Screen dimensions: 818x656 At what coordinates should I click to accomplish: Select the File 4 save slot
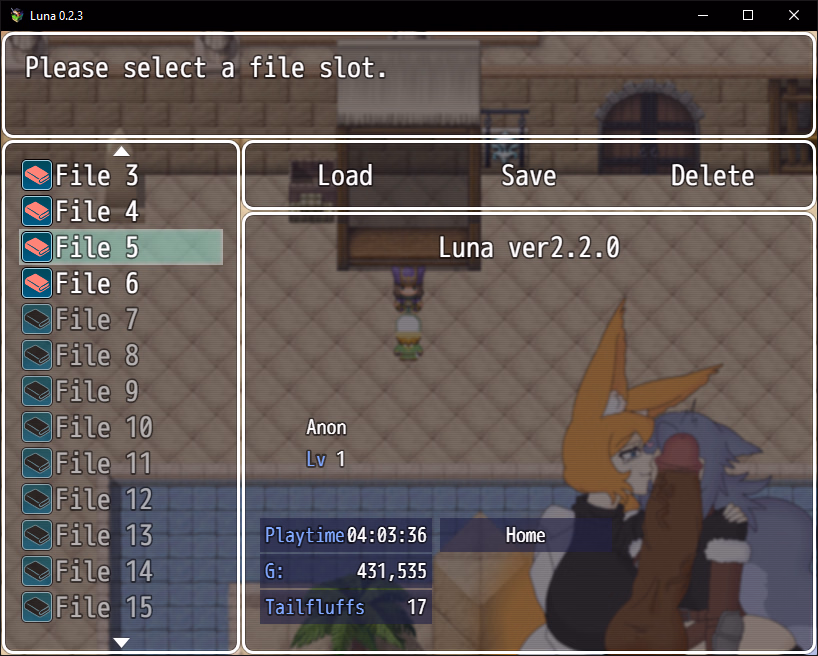point(121,212)
